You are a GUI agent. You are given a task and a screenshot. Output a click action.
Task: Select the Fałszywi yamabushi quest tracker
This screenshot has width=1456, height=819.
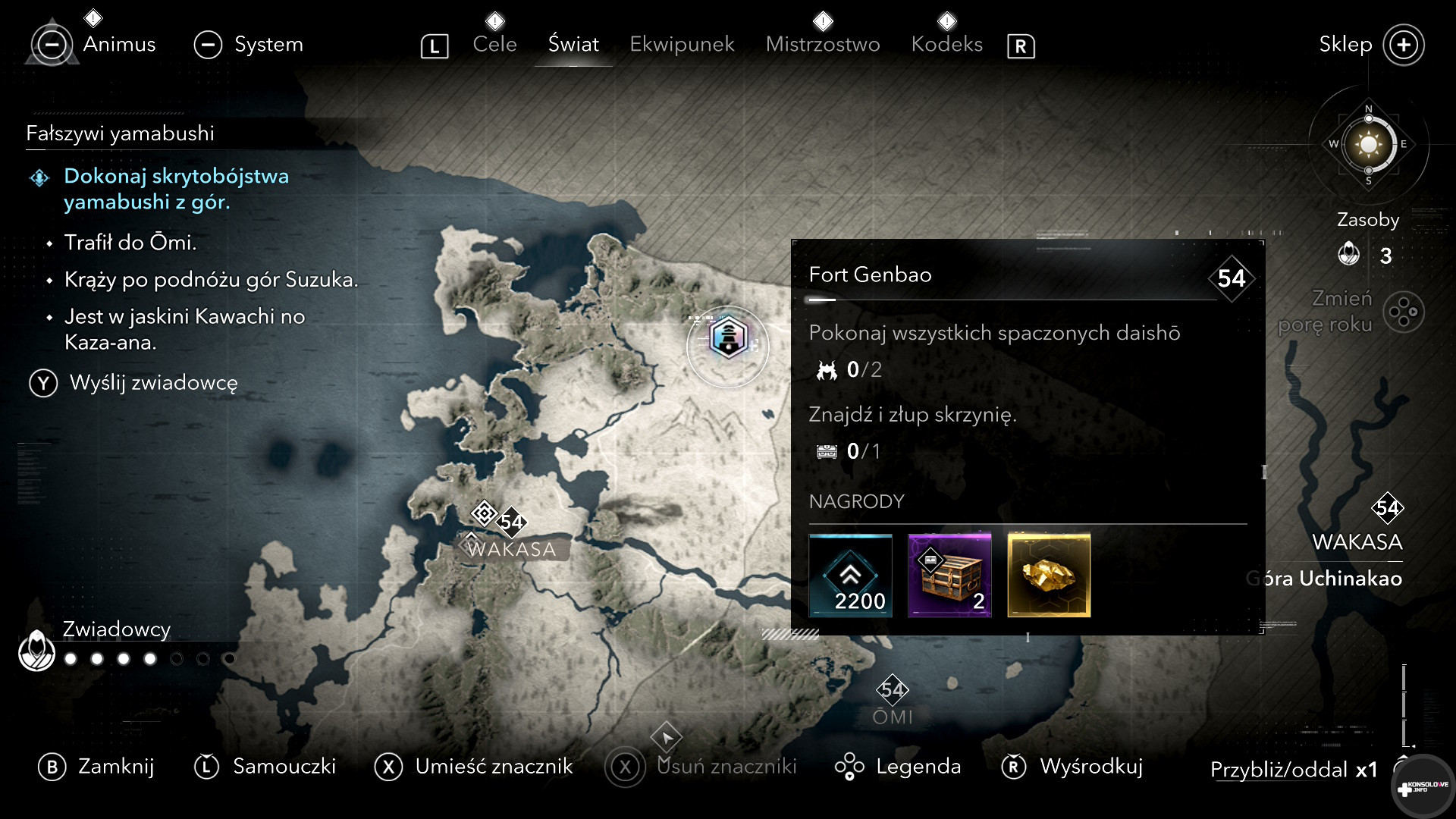tap(121, 133)
